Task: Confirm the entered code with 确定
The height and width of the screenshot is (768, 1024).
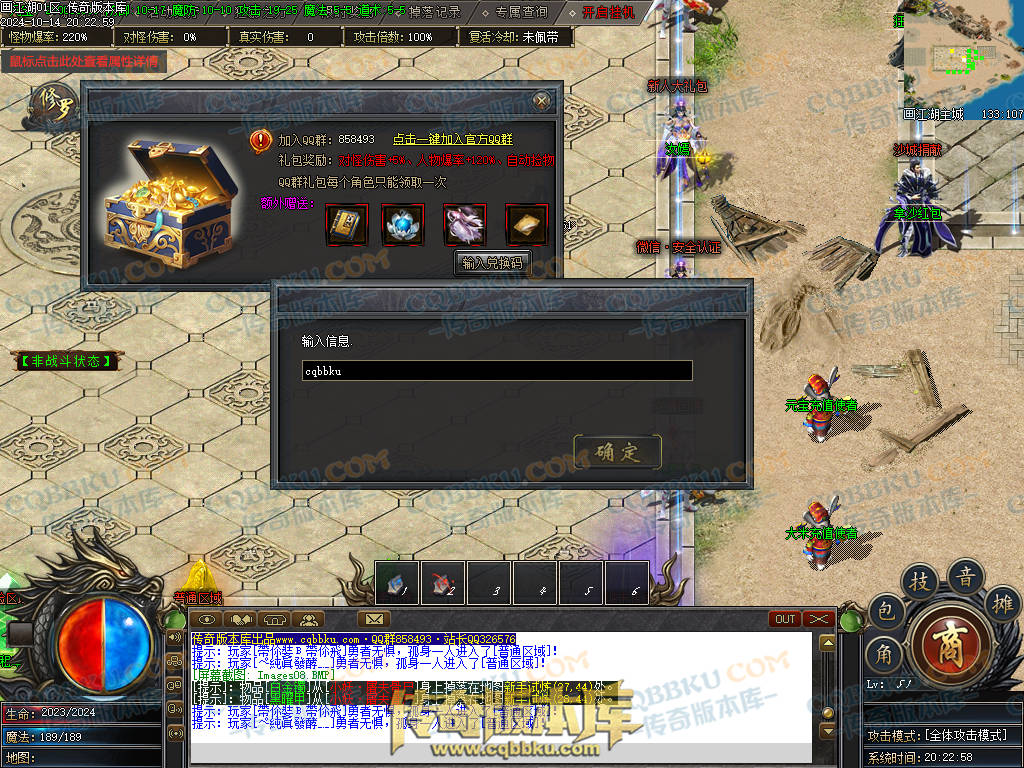Action: tap(617, 451)
